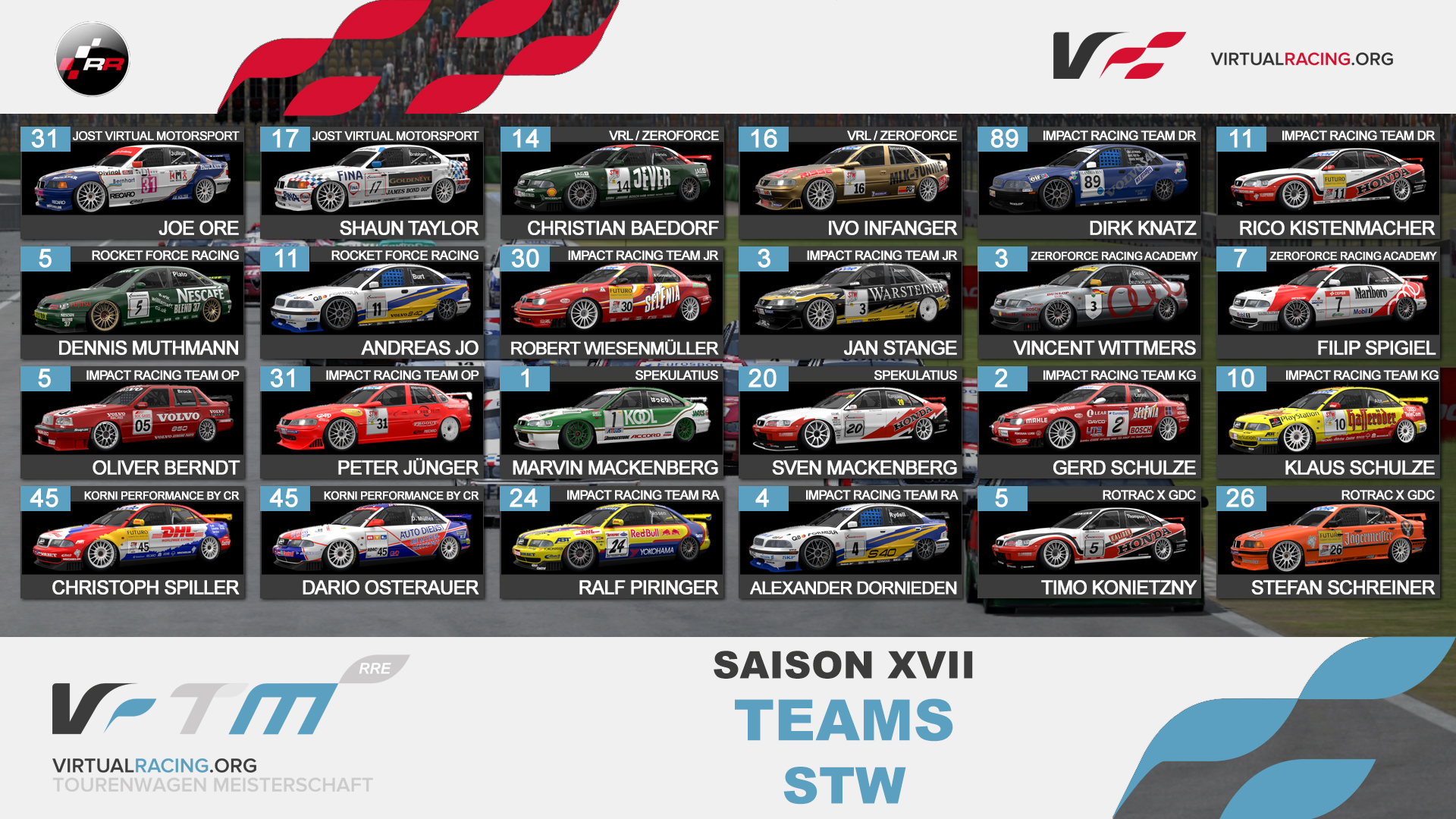Open Vincent Wittmers' silver Audi card

pos(1089,302)
